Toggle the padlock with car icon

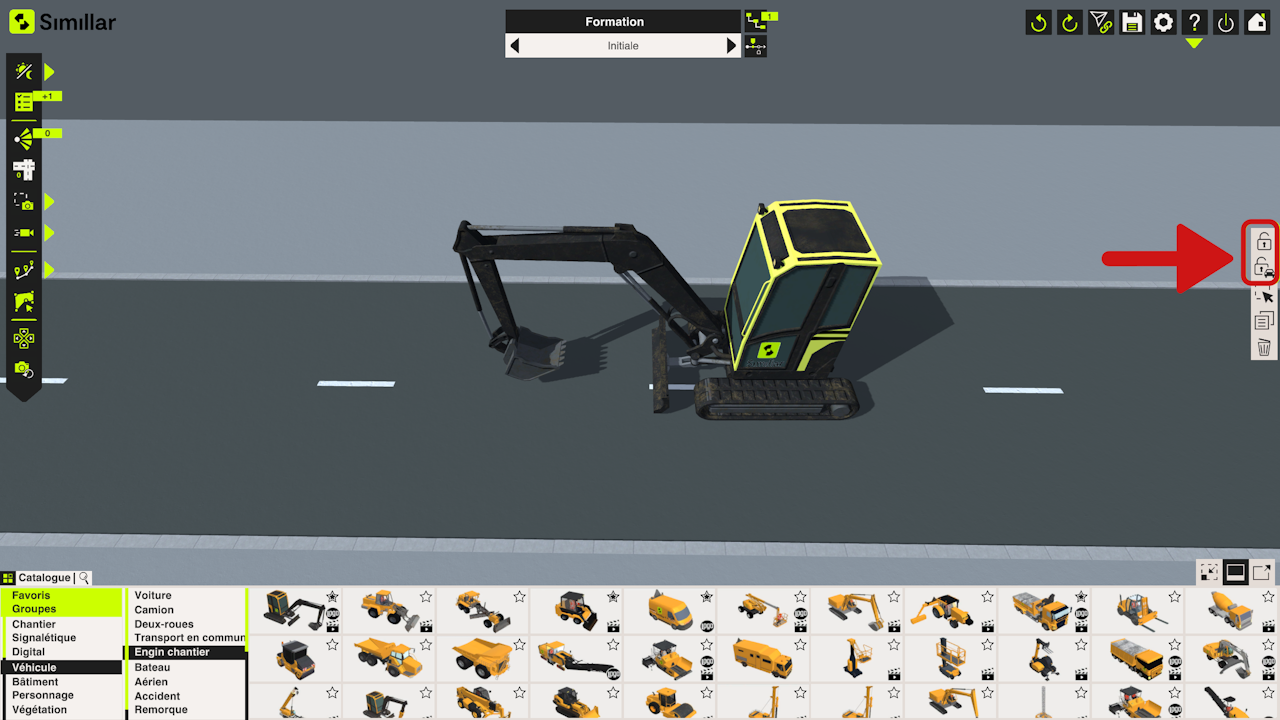(1264, 268)
